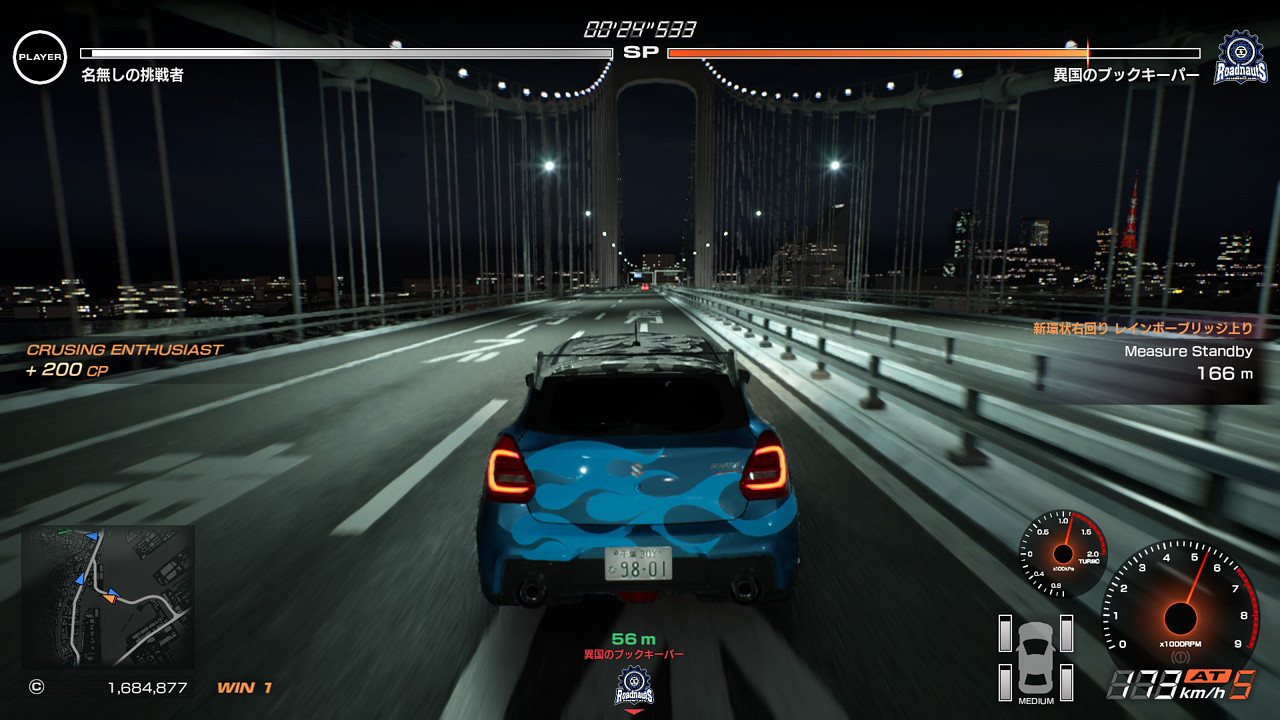This screenshot has height=720, width=1280.
Task: Select the PLAYER circle badge
Action: [x=40, y=57]
